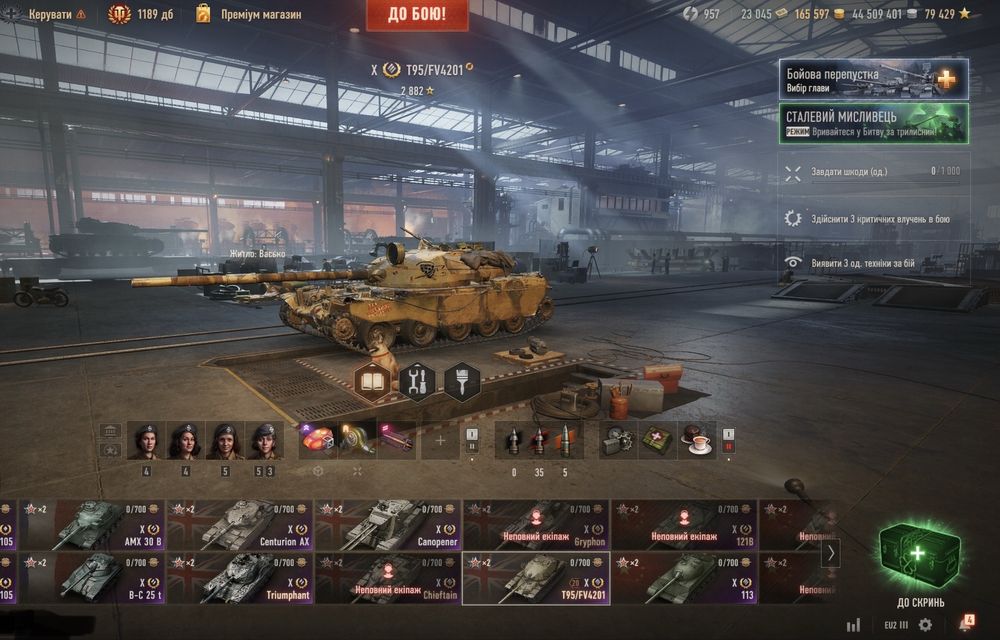Select the Centurion AX tank card
The image size is (1000, 640).
pos(239,525)
